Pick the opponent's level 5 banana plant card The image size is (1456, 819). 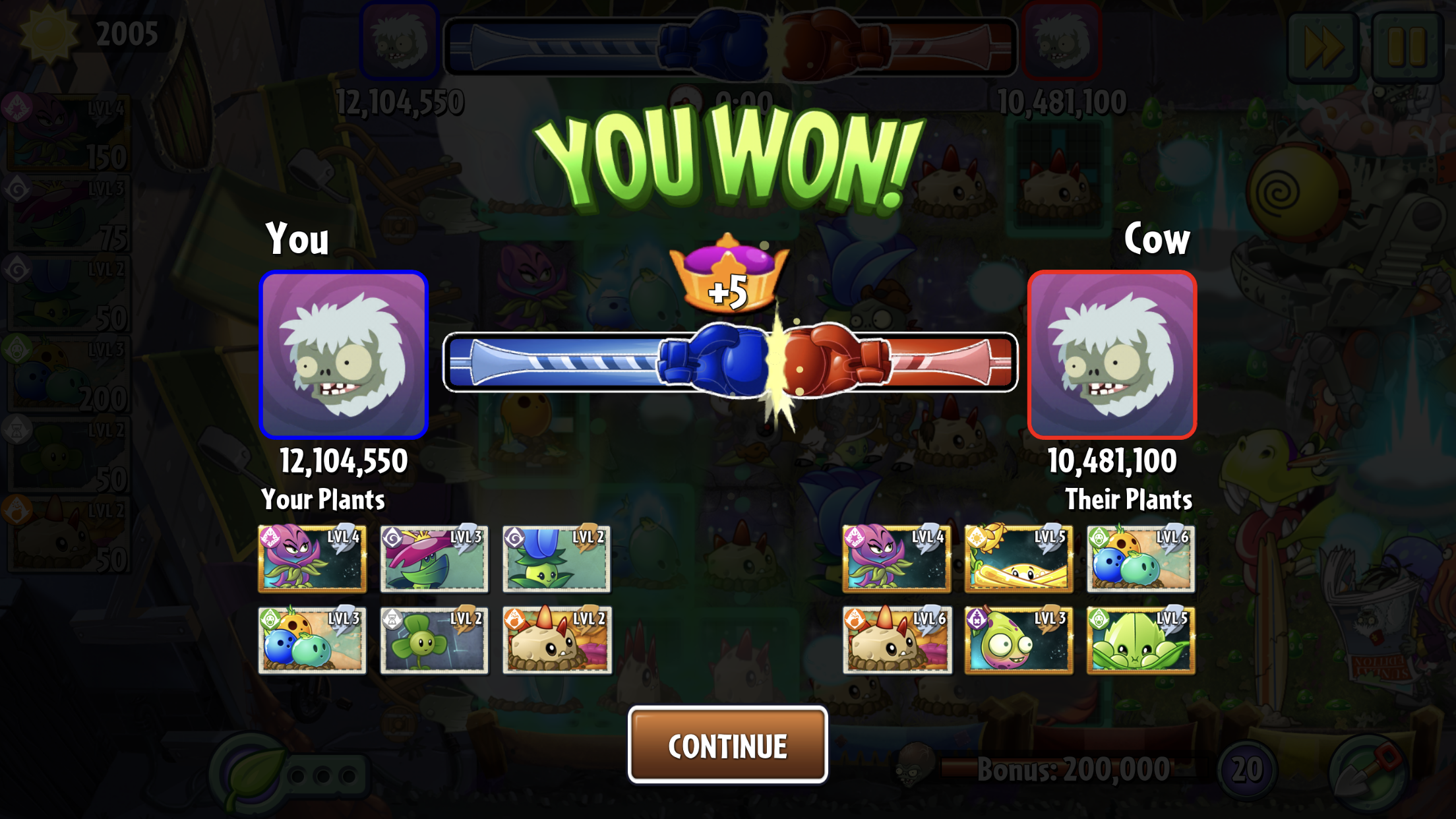point(1018,559)
